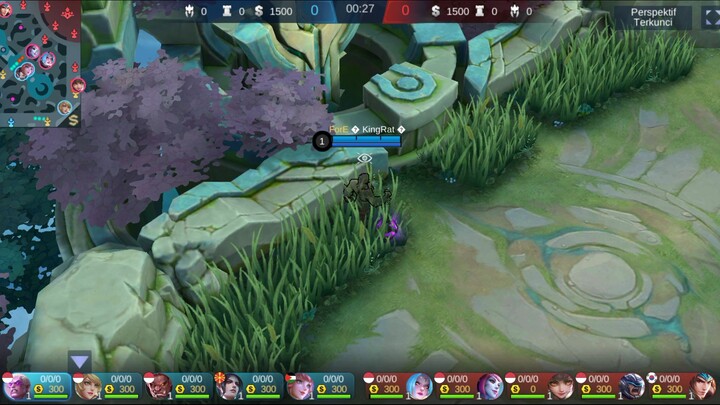720x405 pixels.
Task: Select the leftmost blue team hero portrait
Action: pyautogui.click(x=16, y=386)
